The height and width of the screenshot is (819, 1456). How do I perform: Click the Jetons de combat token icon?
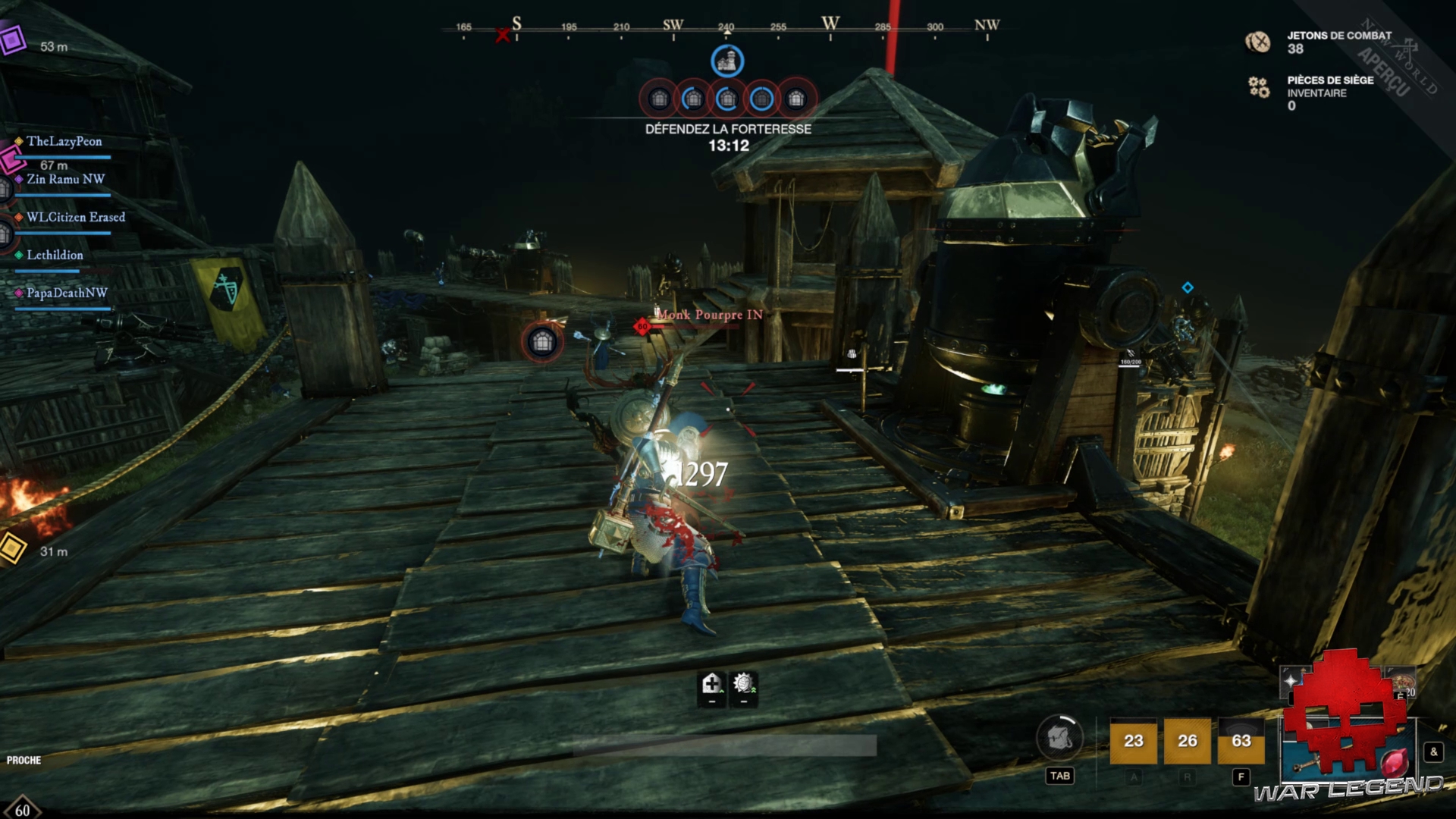[1258, 42]
